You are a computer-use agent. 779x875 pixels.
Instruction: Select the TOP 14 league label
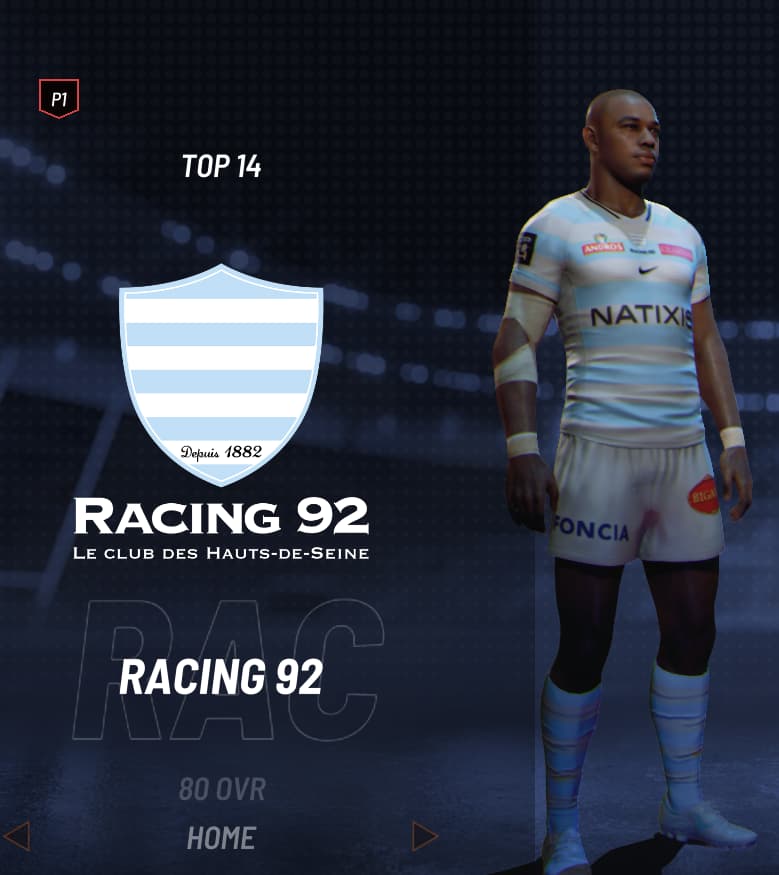pyautogui.click(x=221, y=166)
